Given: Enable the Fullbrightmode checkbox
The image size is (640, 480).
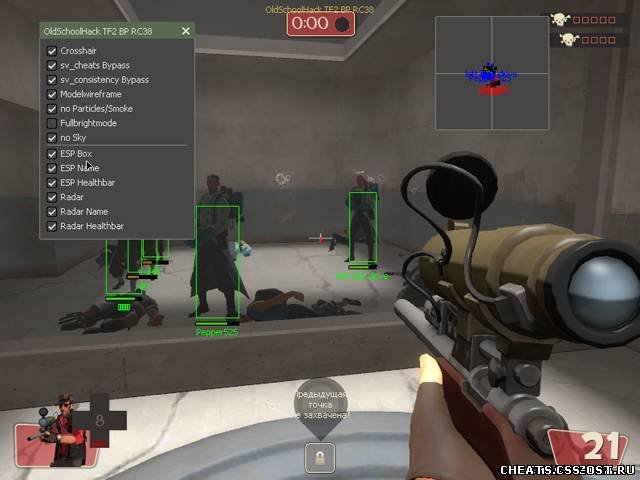Looking at the screenshot, I should (52, 123).
